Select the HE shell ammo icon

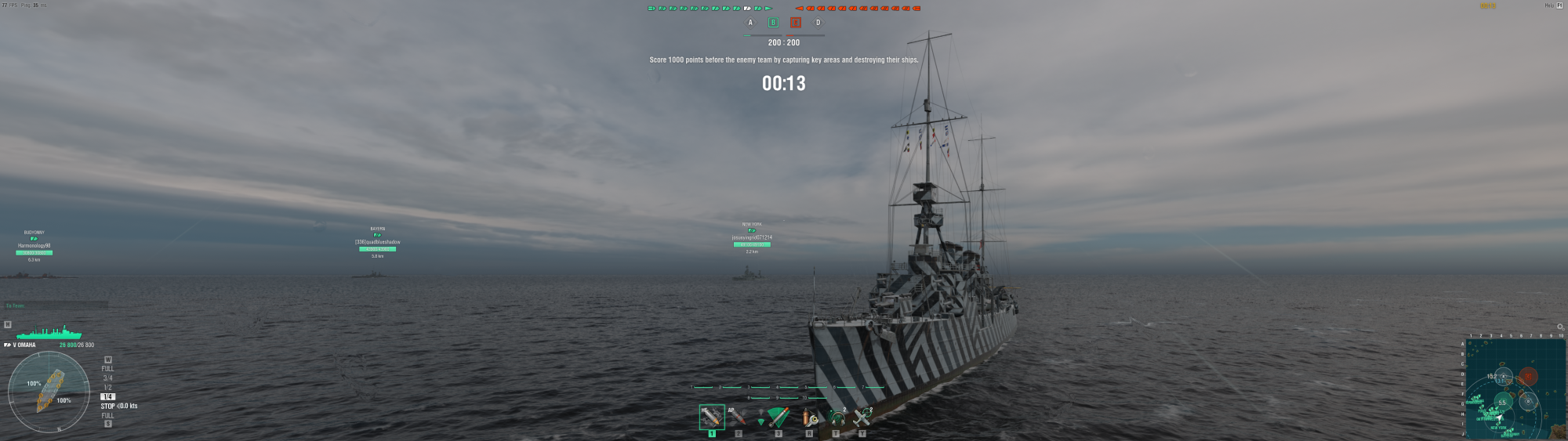point(711,416)
